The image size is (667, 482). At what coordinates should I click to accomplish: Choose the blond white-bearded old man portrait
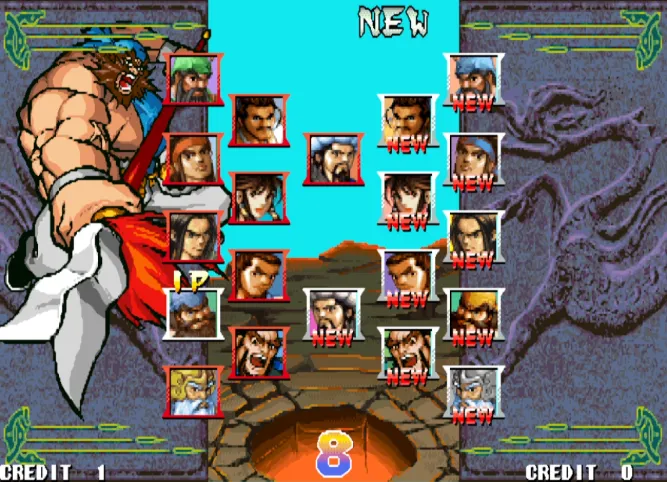(x=193, y=391)
